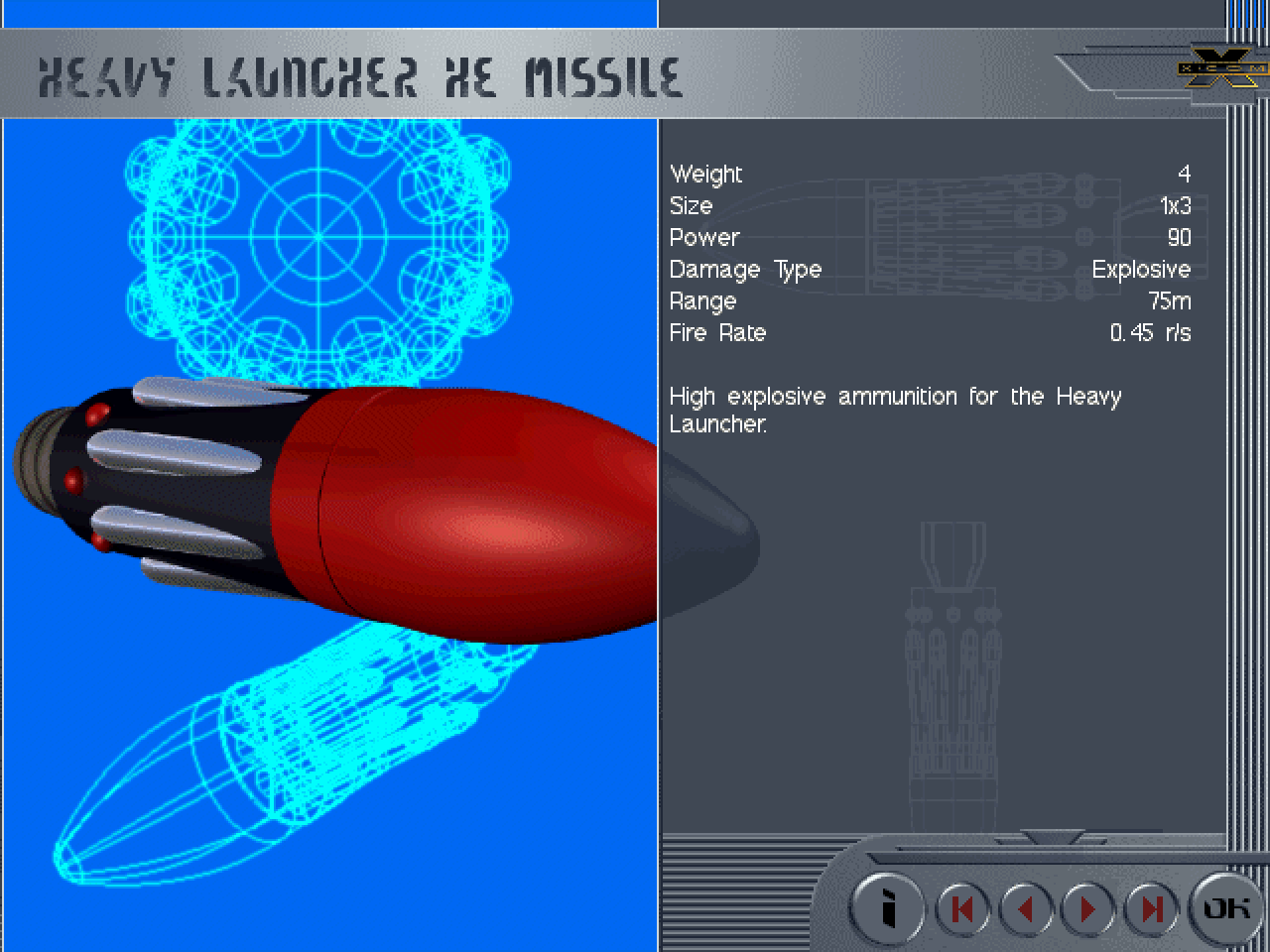Open the info index button
The height and width of the screenshot is (952, 1270).
pyautogui.click(x=888, y=907)
